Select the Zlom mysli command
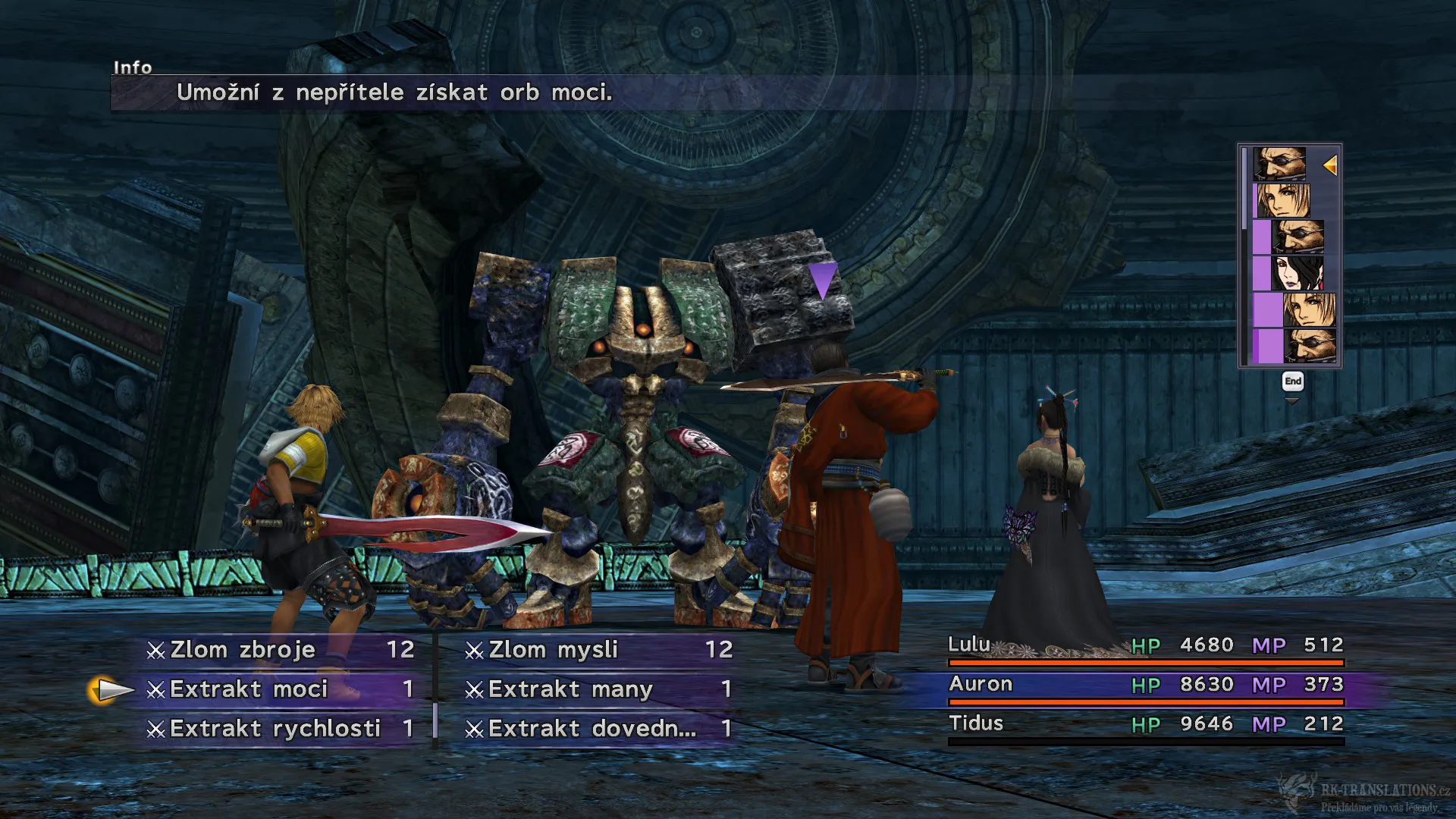1456x819 pixels. [x=551, y=649]
